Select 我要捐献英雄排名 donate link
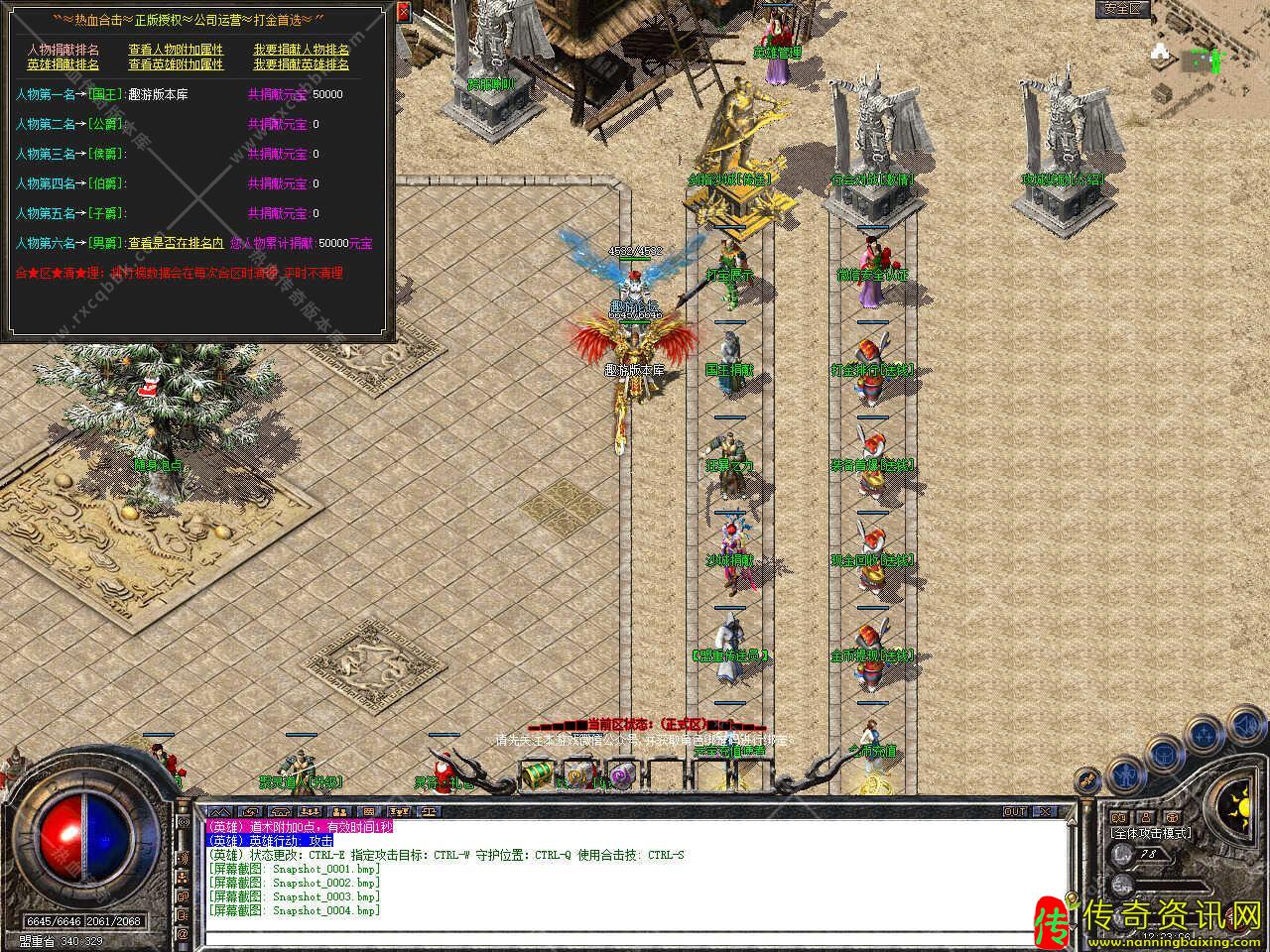 pos(301,64)
